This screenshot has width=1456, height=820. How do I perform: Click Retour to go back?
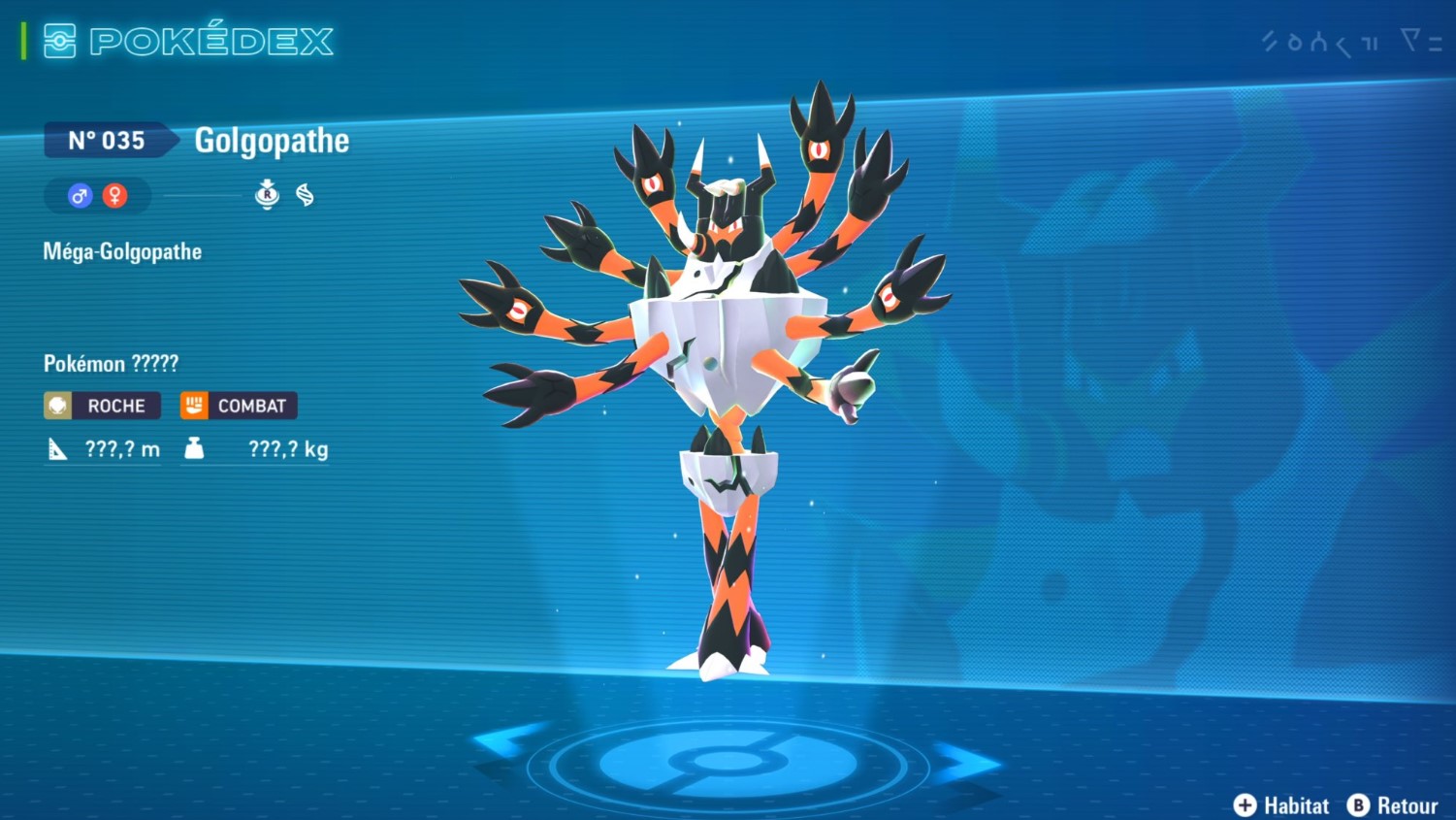(1393, 805)
